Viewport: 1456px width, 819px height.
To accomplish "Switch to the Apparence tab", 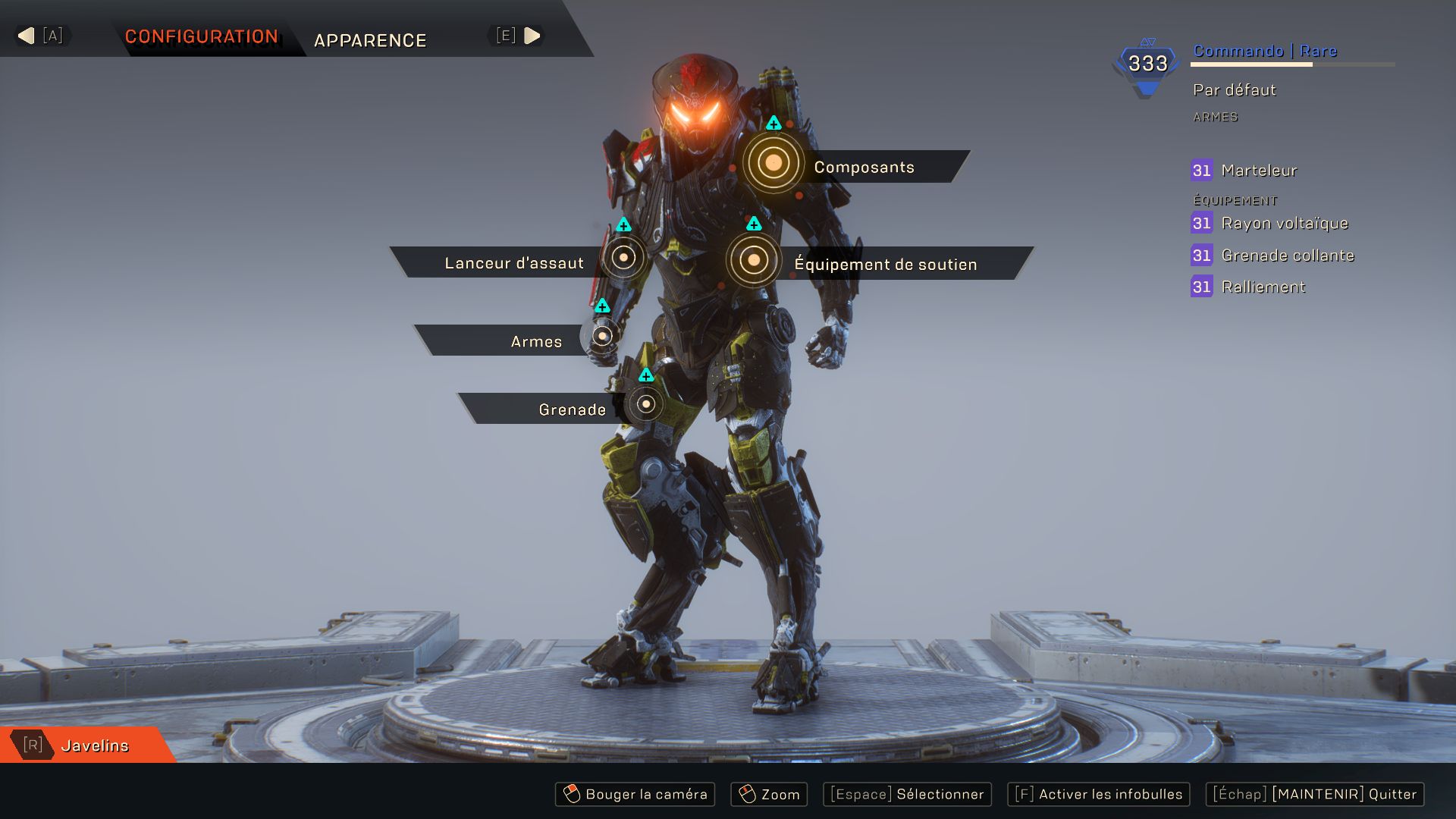I will click(370, 40).
